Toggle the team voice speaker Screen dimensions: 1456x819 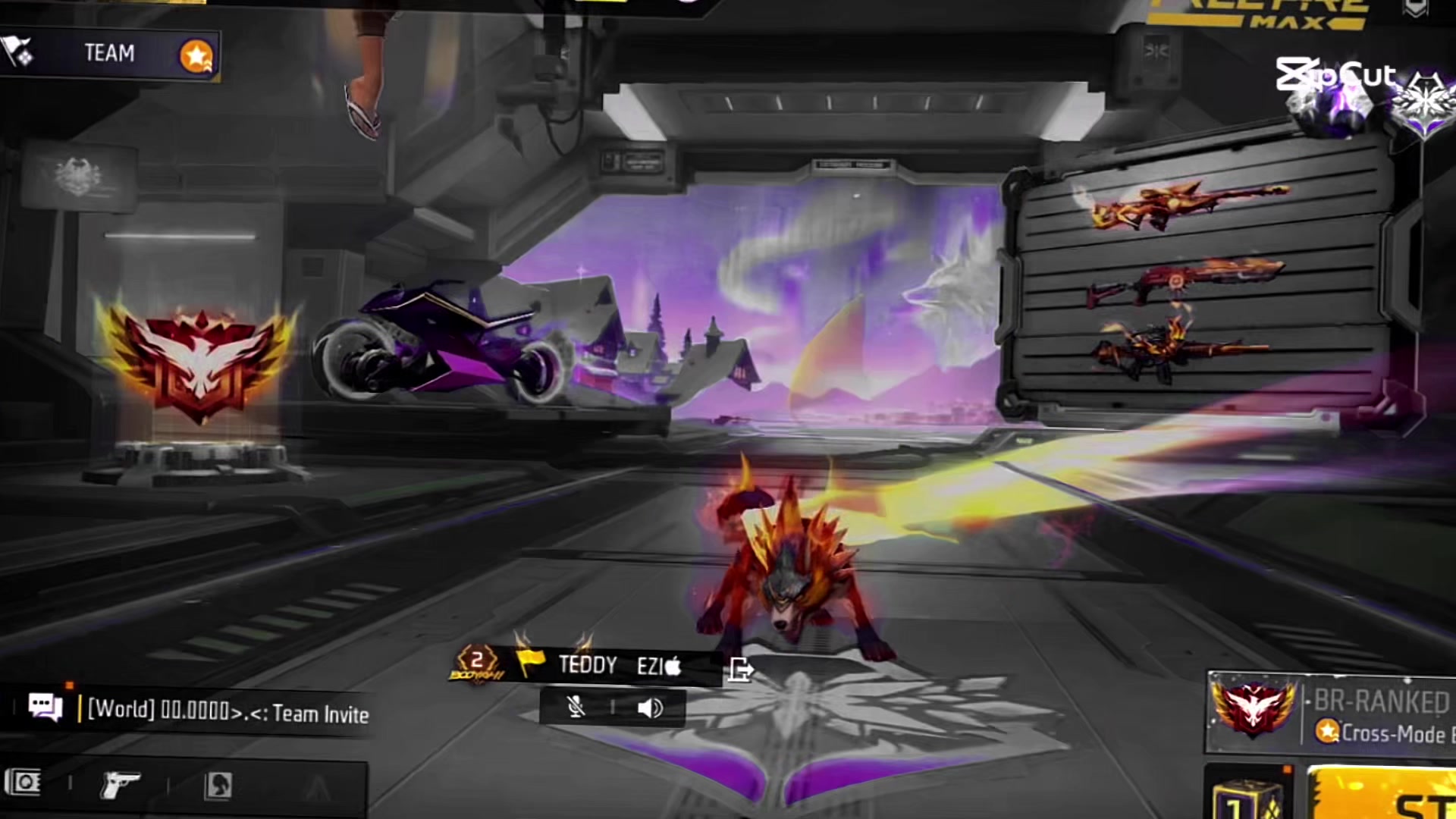coord(650,708)
